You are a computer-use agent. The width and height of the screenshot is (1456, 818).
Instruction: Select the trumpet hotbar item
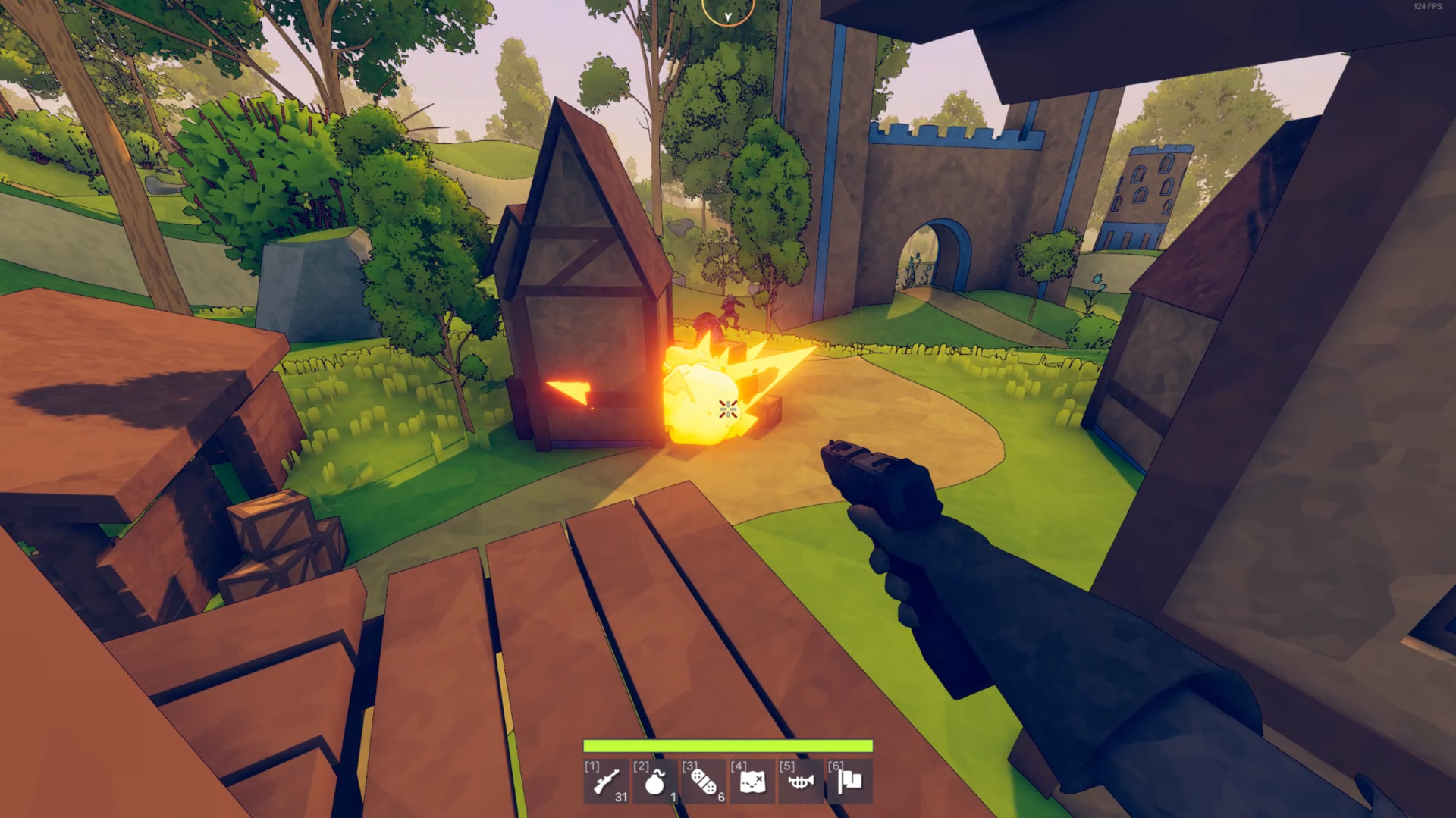pyautogui.click(x=800, y=782)
